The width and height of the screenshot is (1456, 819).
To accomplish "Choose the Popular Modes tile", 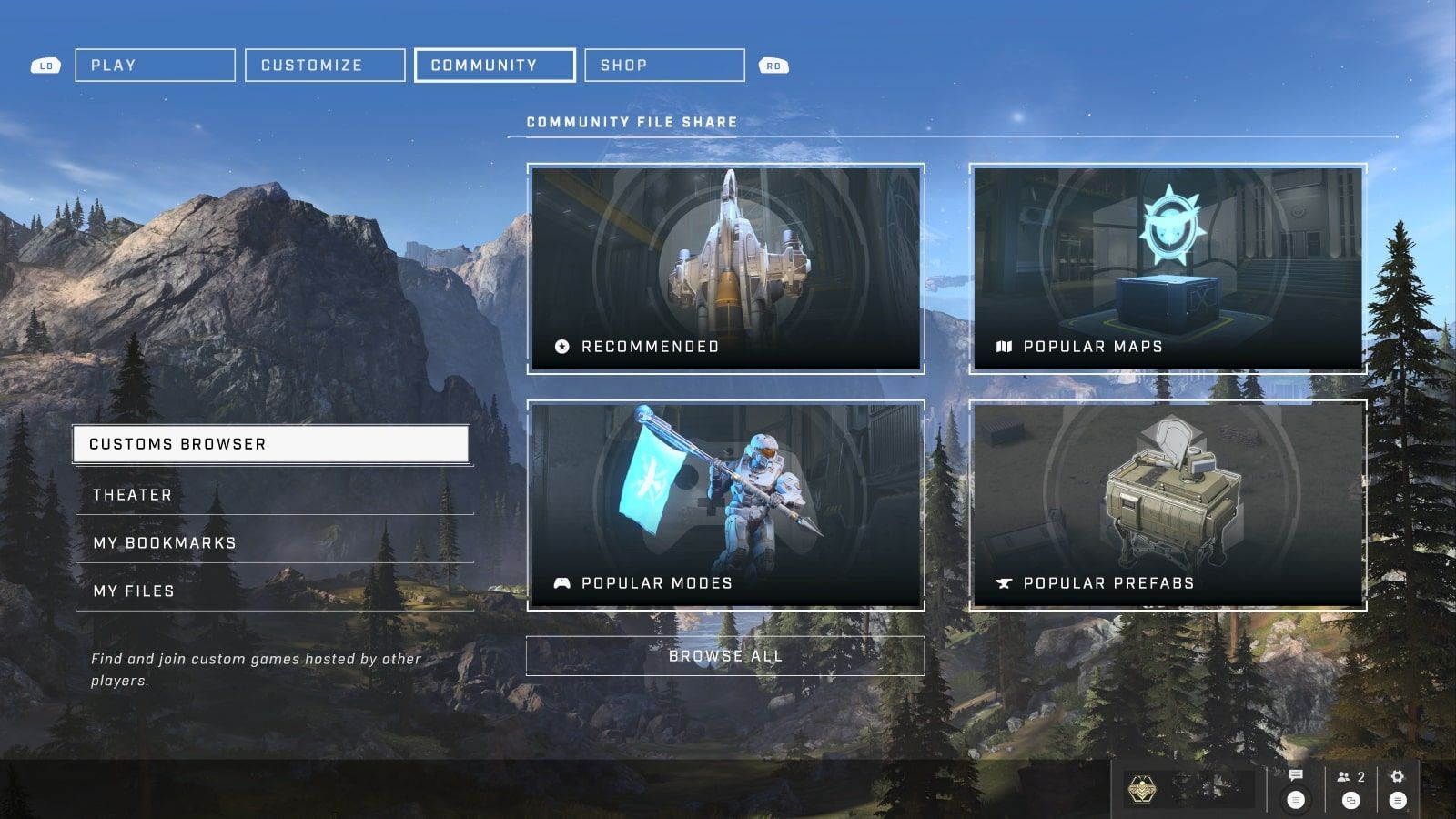I will coord(725,505).
